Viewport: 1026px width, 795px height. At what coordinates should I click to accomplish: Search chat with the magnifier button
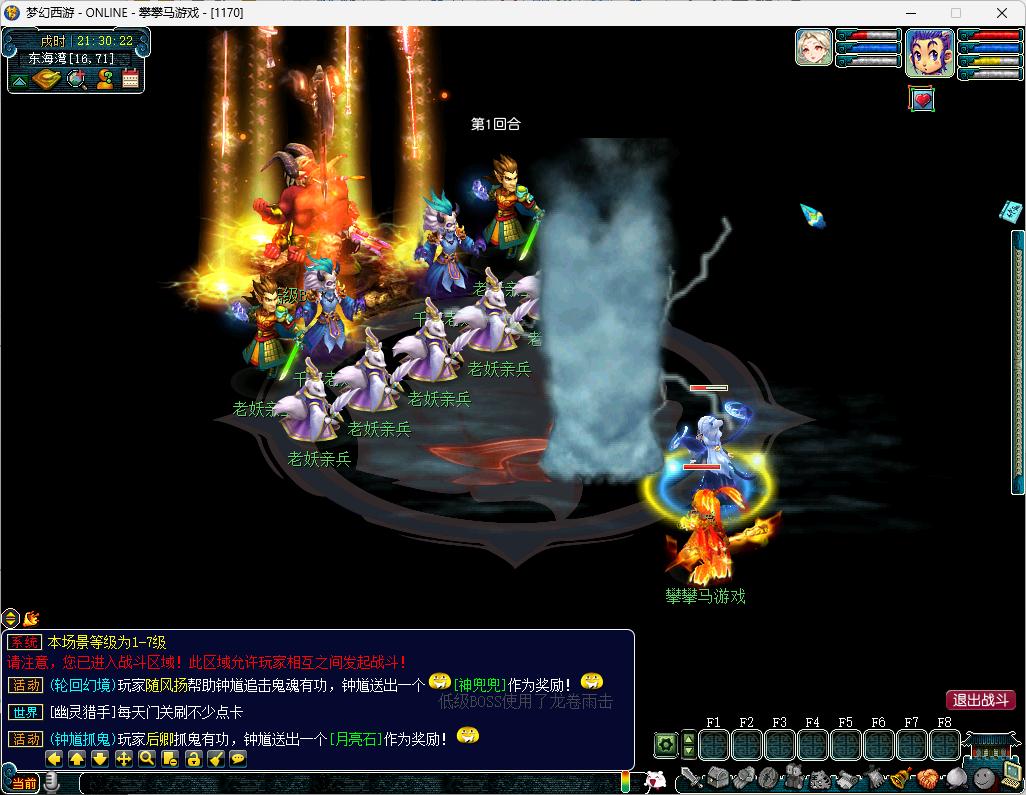[147, 759]
